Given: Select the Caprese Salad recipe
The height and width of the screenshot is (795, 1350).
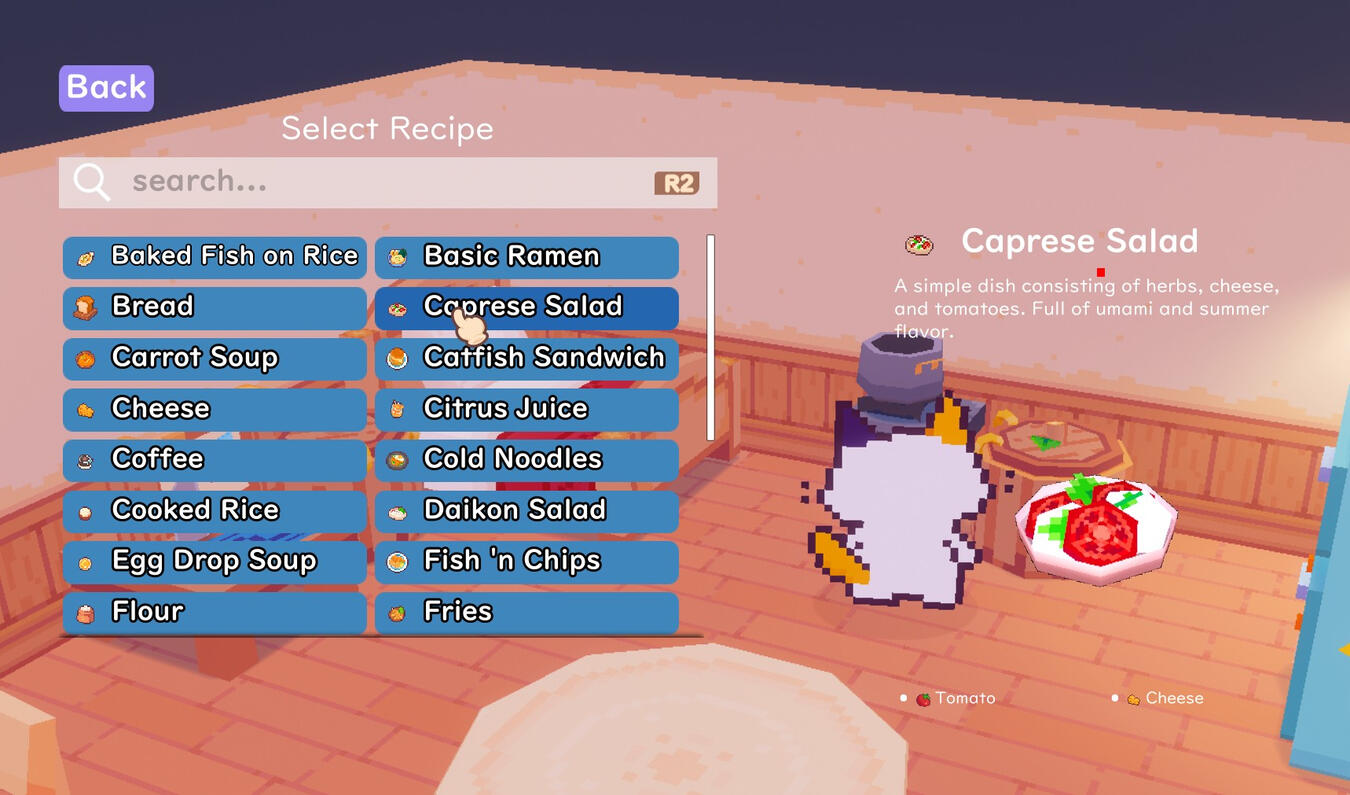Looking at the screenshot, I should [x=525, y=306].
